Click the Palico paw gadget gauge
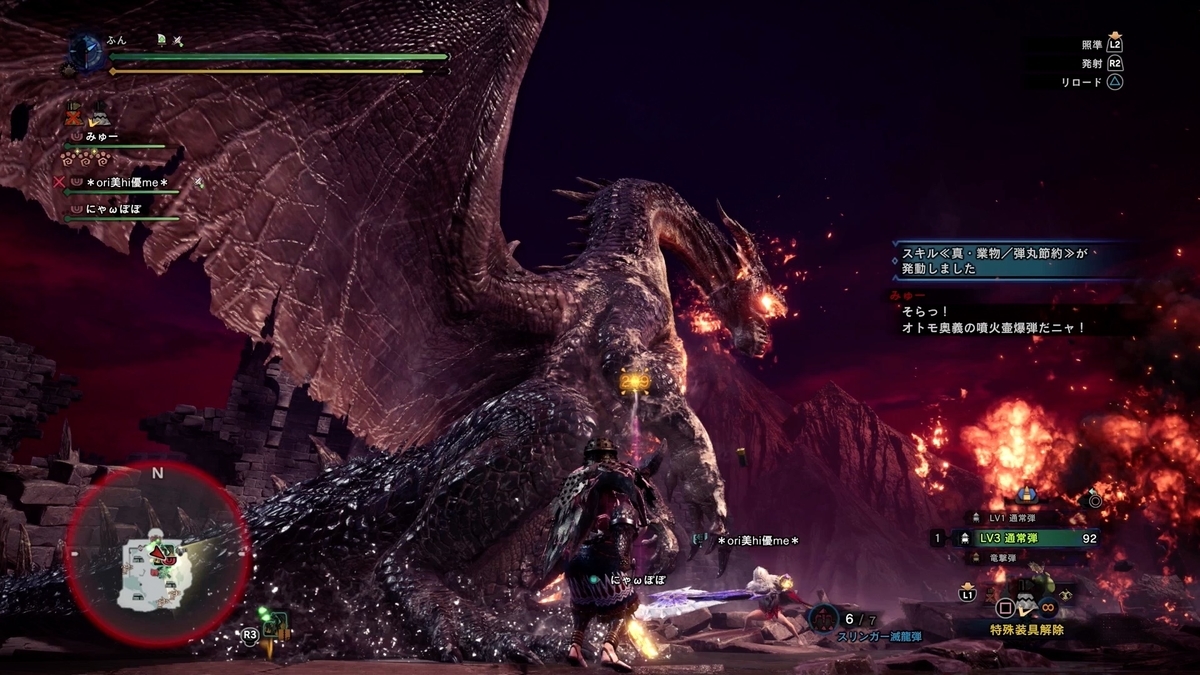This screenshot has width=1200, height=675. [87, 159]
